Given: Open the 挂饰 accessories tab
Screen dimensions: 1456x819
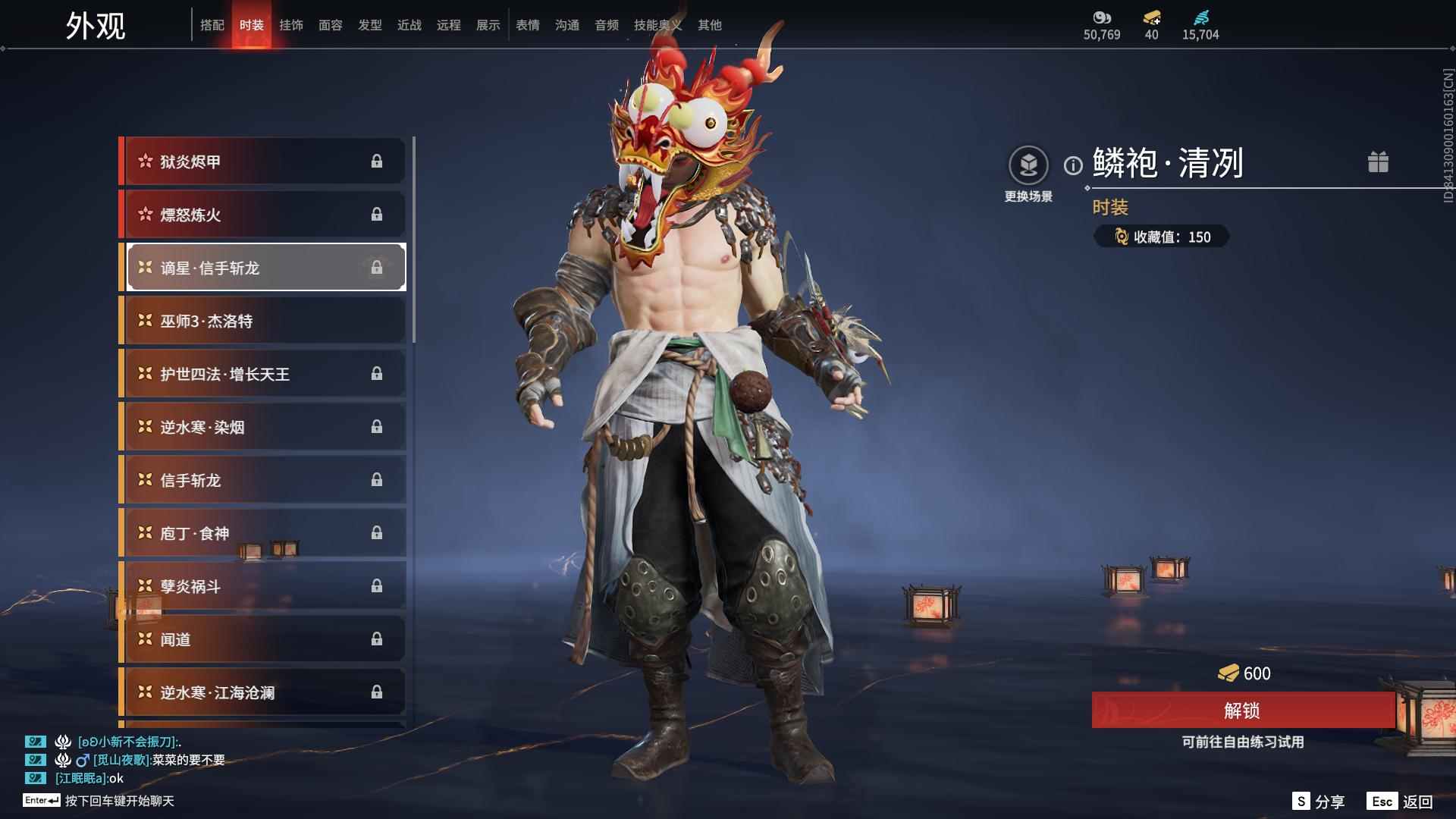Looking at the screenshot, I should [x=291, y=25].
